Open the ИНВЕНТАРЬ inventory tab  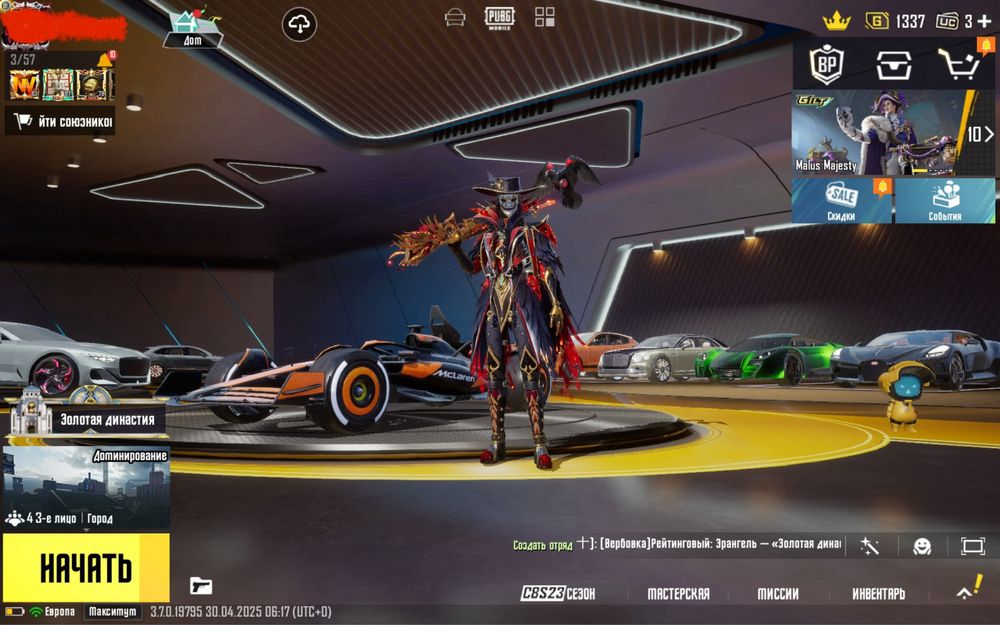pyautogui.click(x=878, y=593)
